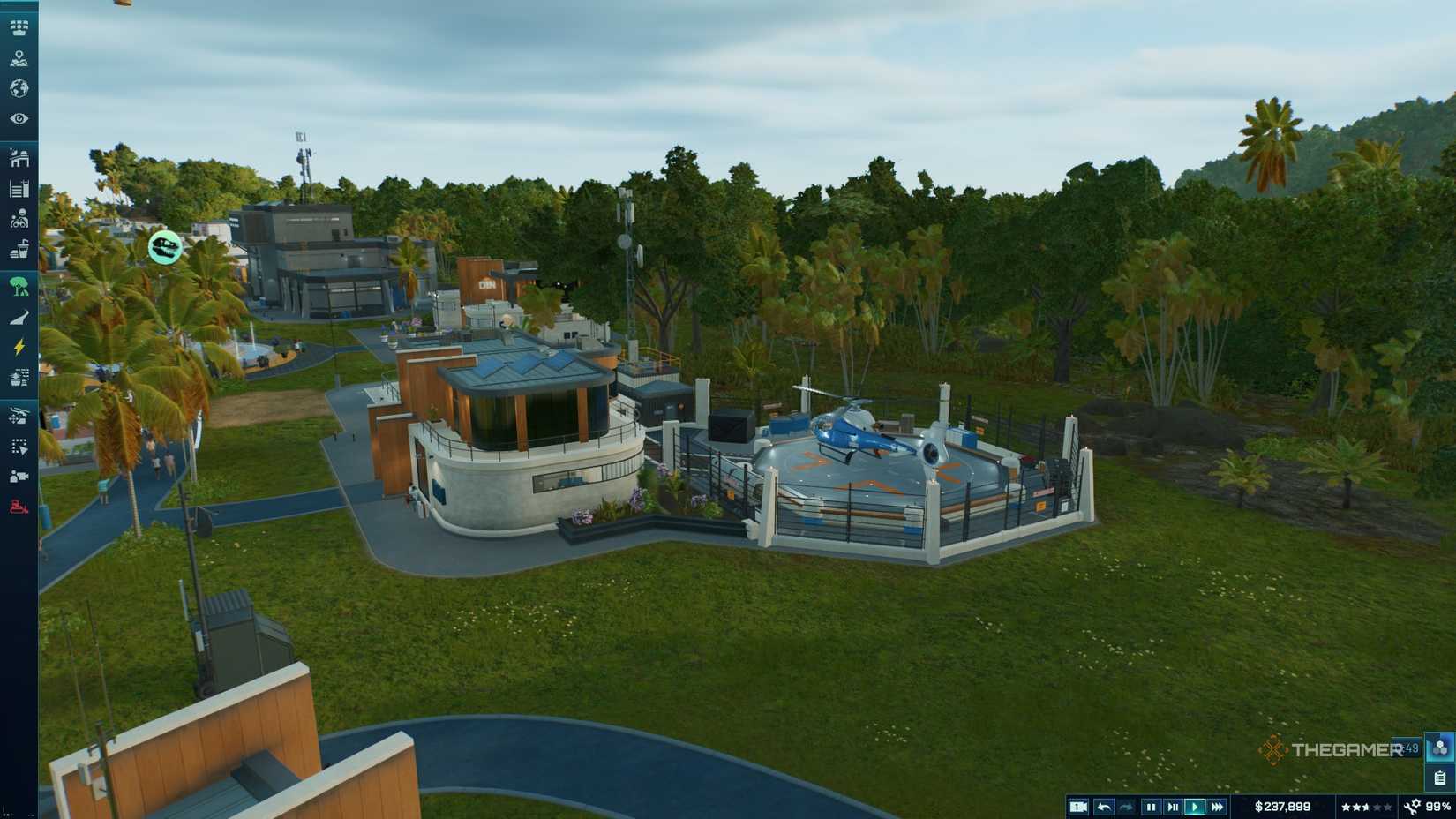
Task: Open the island overview globe icon
Action: (x=19, y=89)
